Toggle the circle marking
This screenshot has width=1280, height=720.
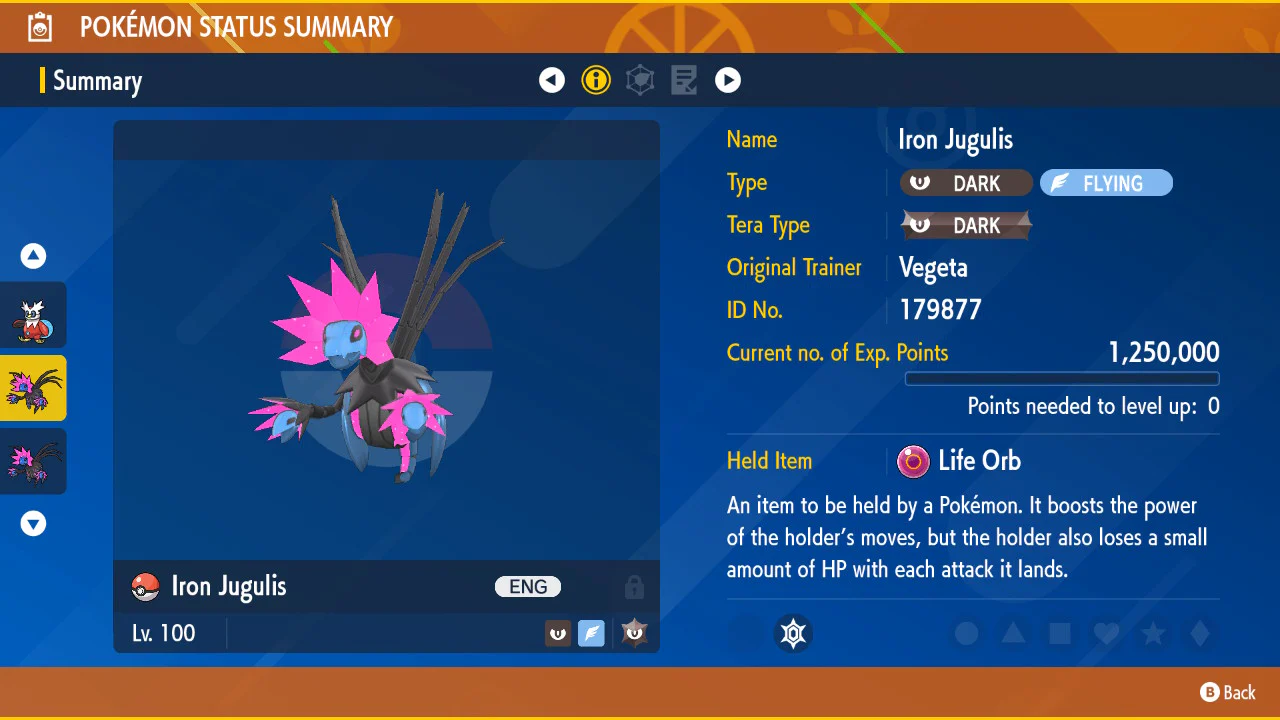coord(966,634)
